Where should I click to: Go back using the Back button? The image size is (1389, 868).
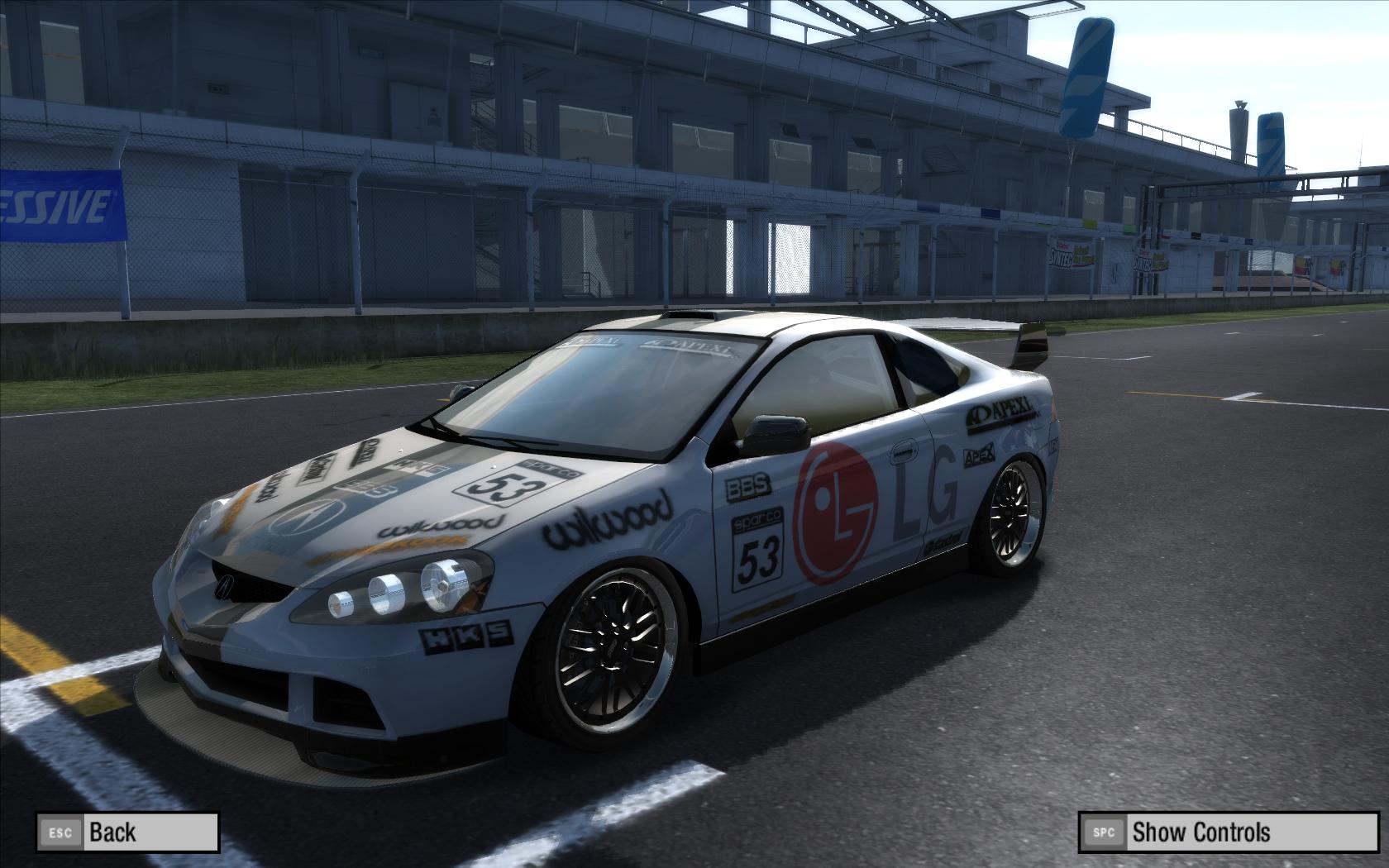[127, 832]
